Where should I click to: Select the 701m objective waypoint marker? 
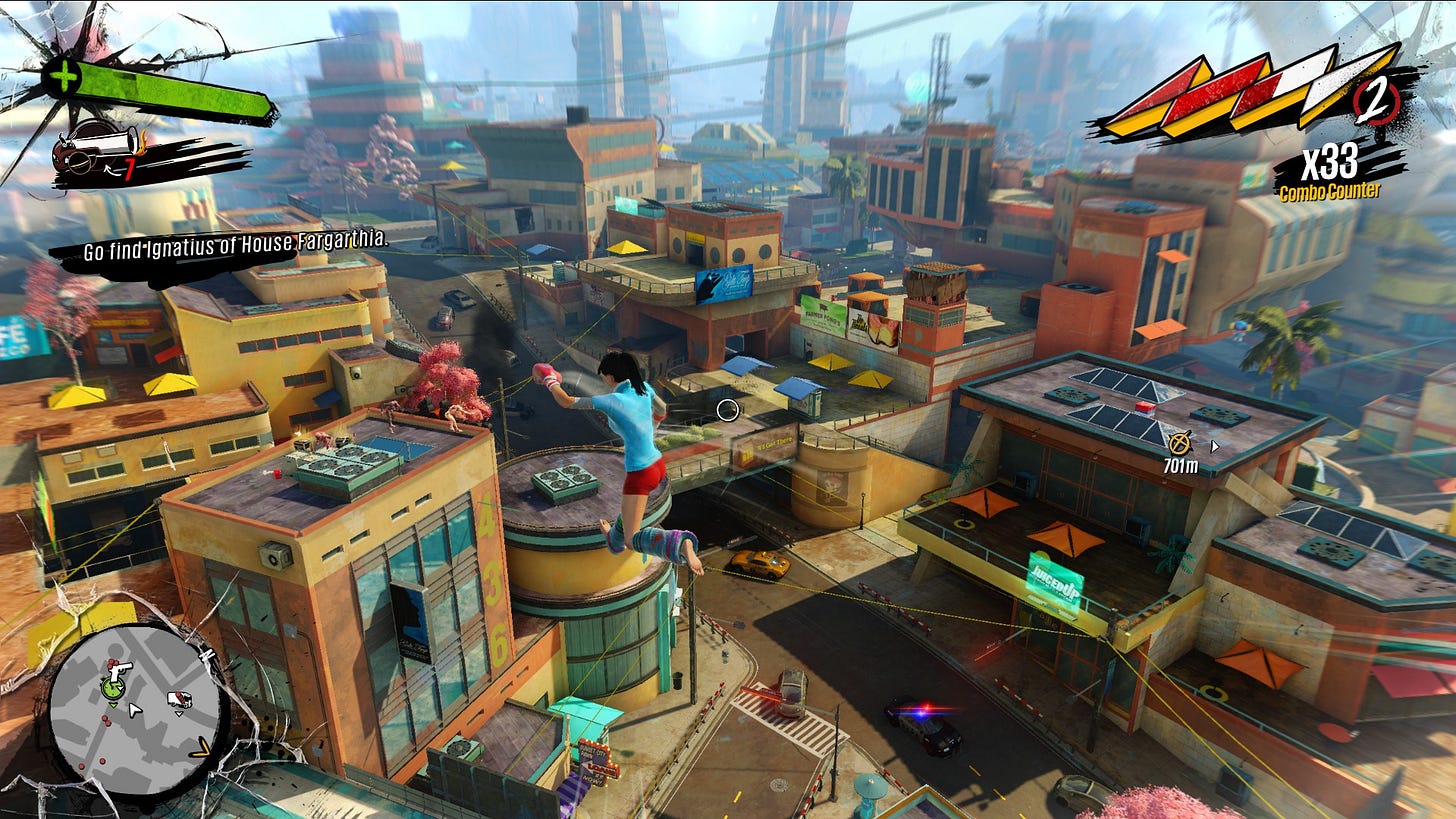click(1180, 440)
